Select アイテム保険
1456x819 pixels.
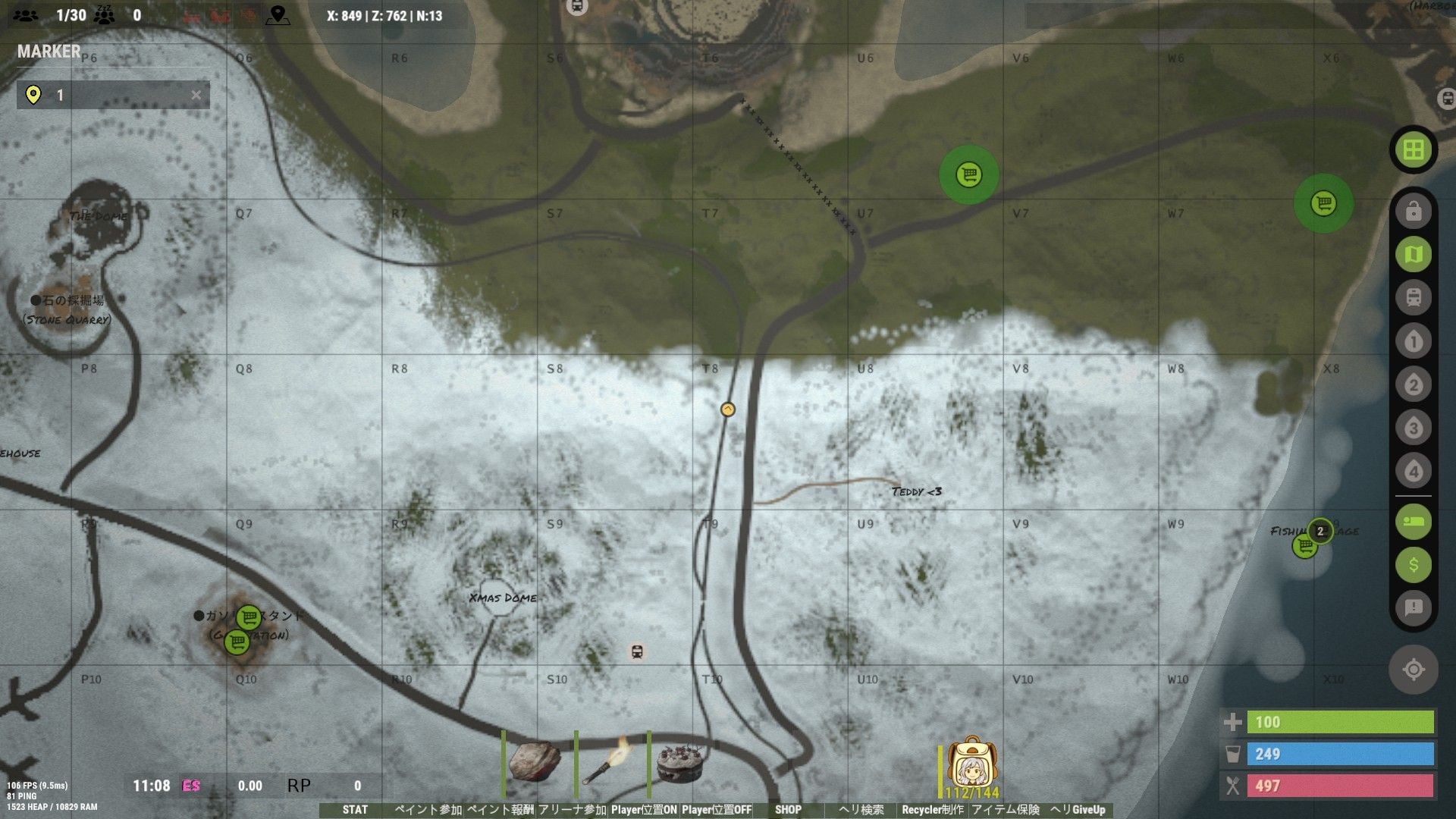pyautogui.click(x=1006, y=810)
